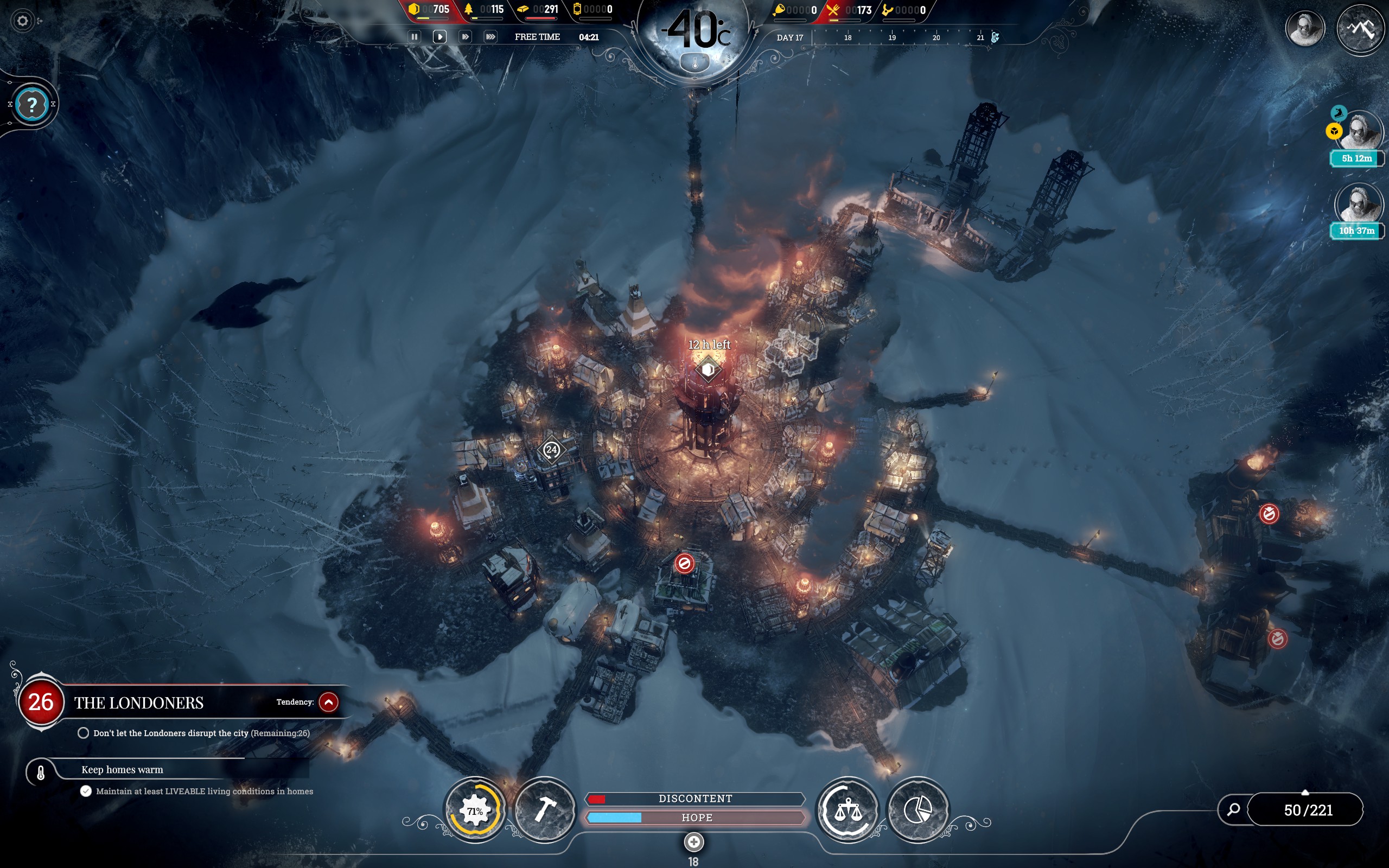The height and width of the screenshot is (868, 1389).
Task: Click the magnifier population search button
Action: (x=1233, y=809)
